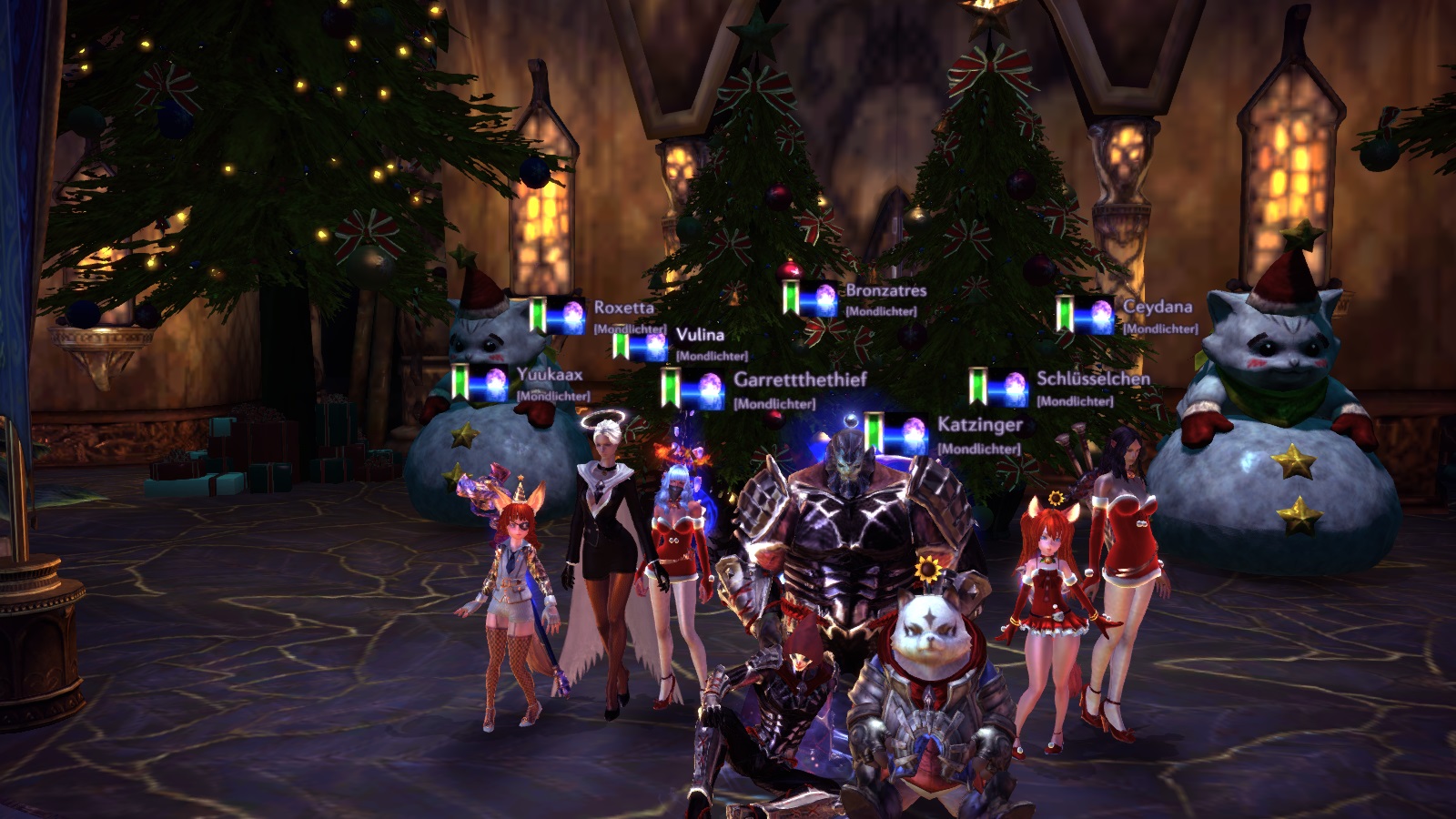Click the Vulina name tag
Viewport: 1456px width, 819px height.
point(700,335)
